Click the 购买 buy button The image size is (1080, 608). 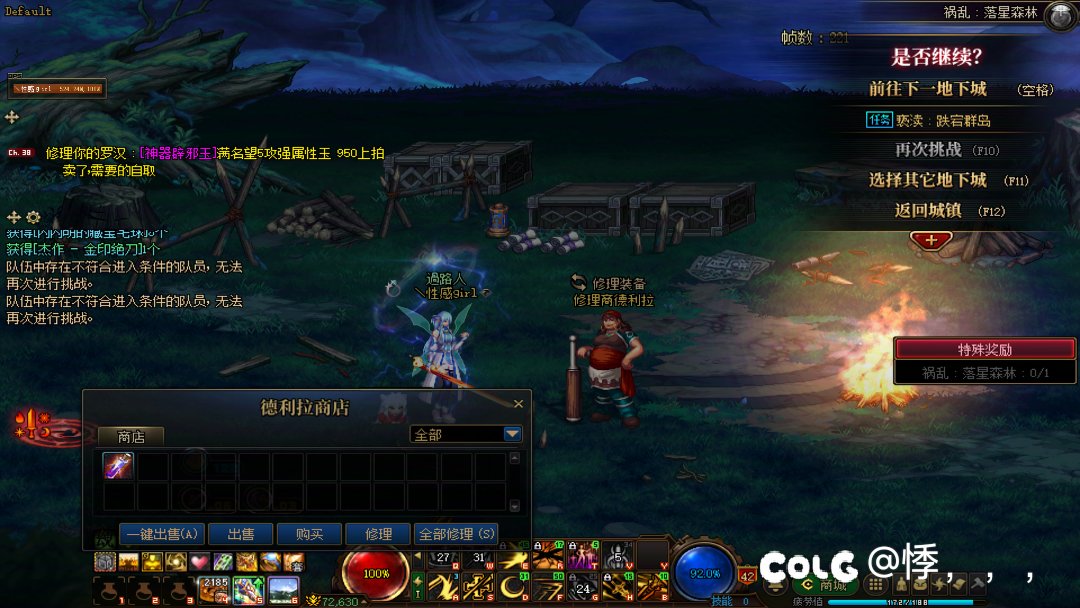309,535
